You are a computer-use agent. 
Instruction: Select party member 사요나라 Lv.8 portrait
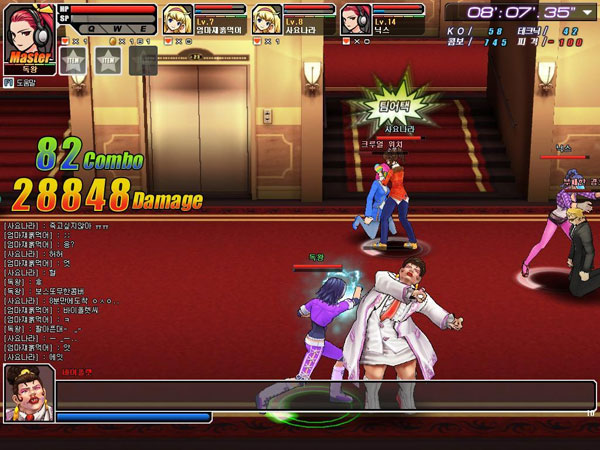[x=266, y=20]
